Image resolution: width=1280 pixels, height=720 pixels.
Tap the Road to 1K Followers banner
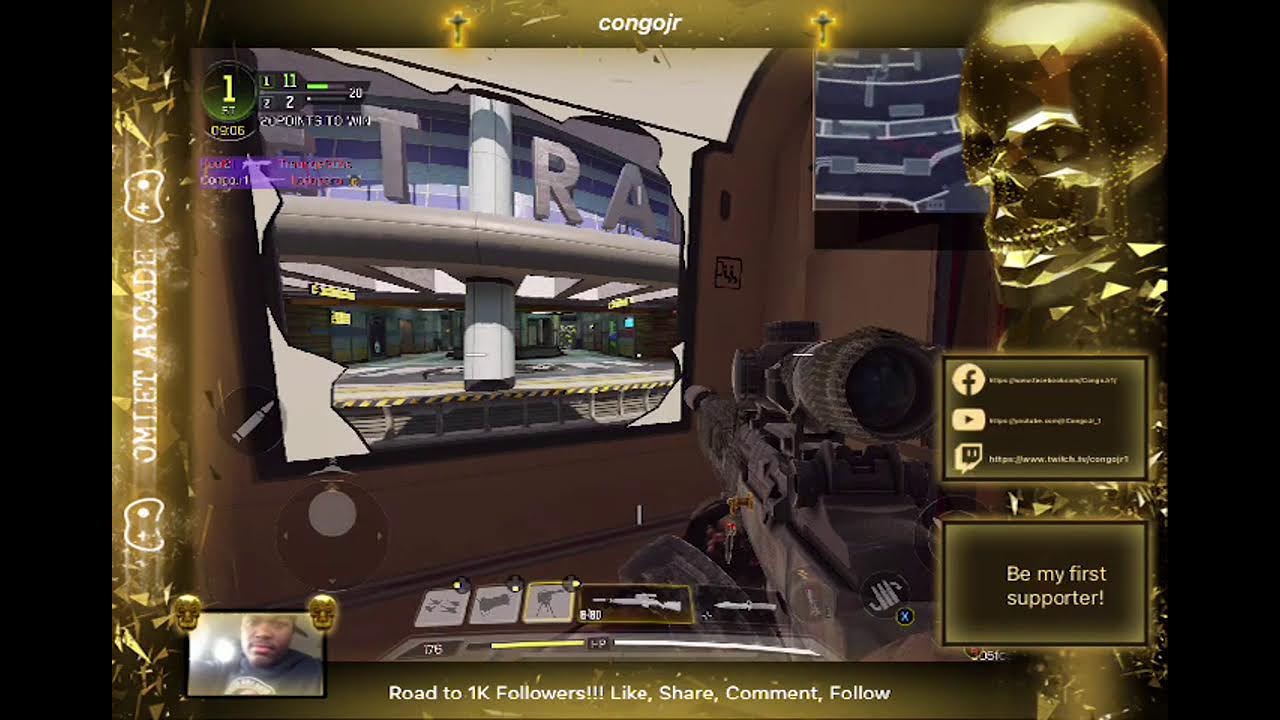(639, 692)
